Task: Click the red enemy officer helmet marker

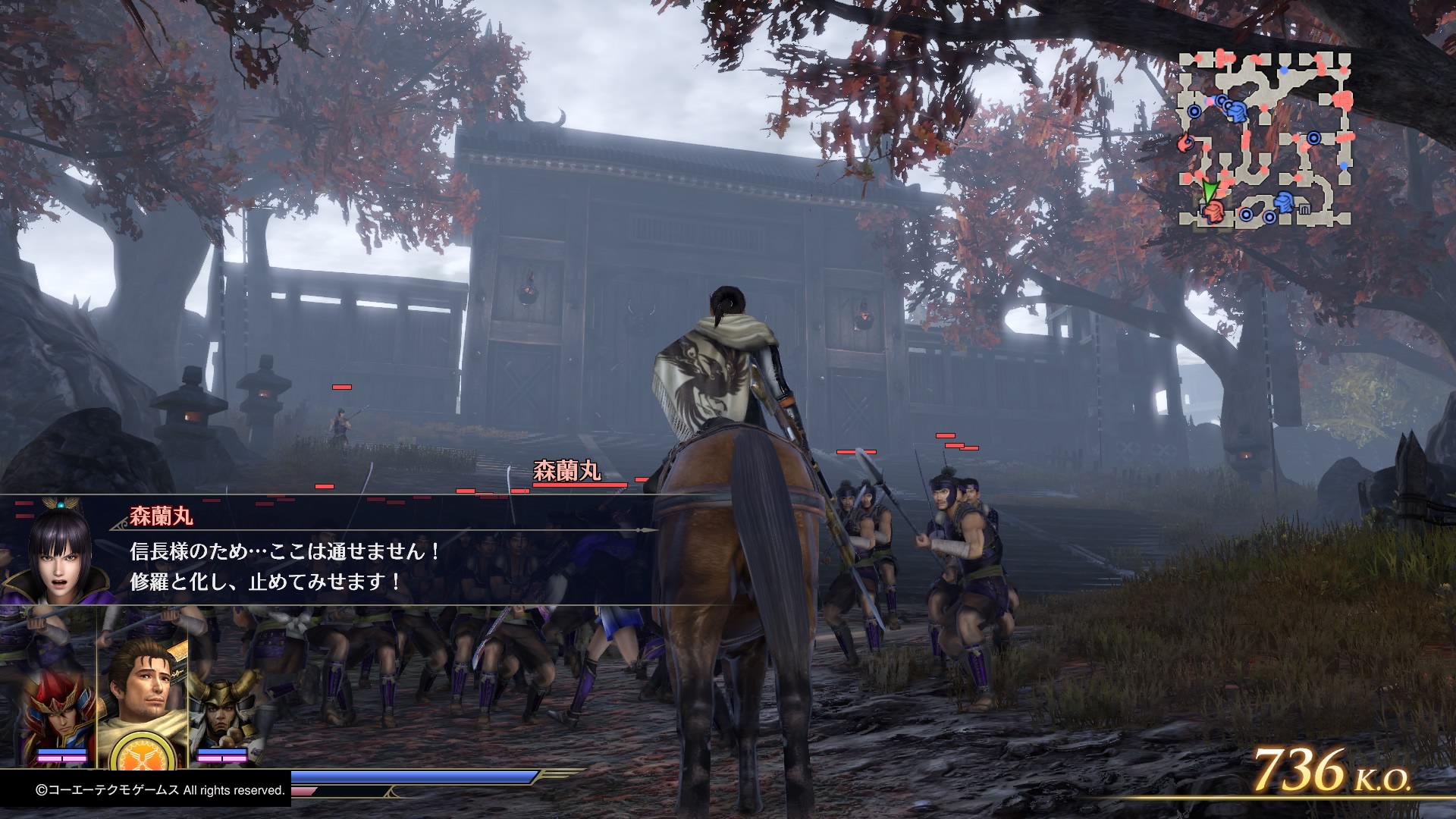Action: tap(1213, 212)
